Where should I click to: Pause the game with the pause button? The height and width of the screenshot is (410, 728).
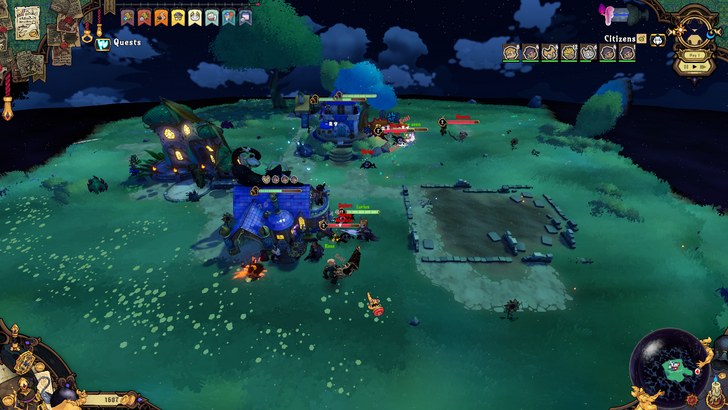click(x=684, y=66)
